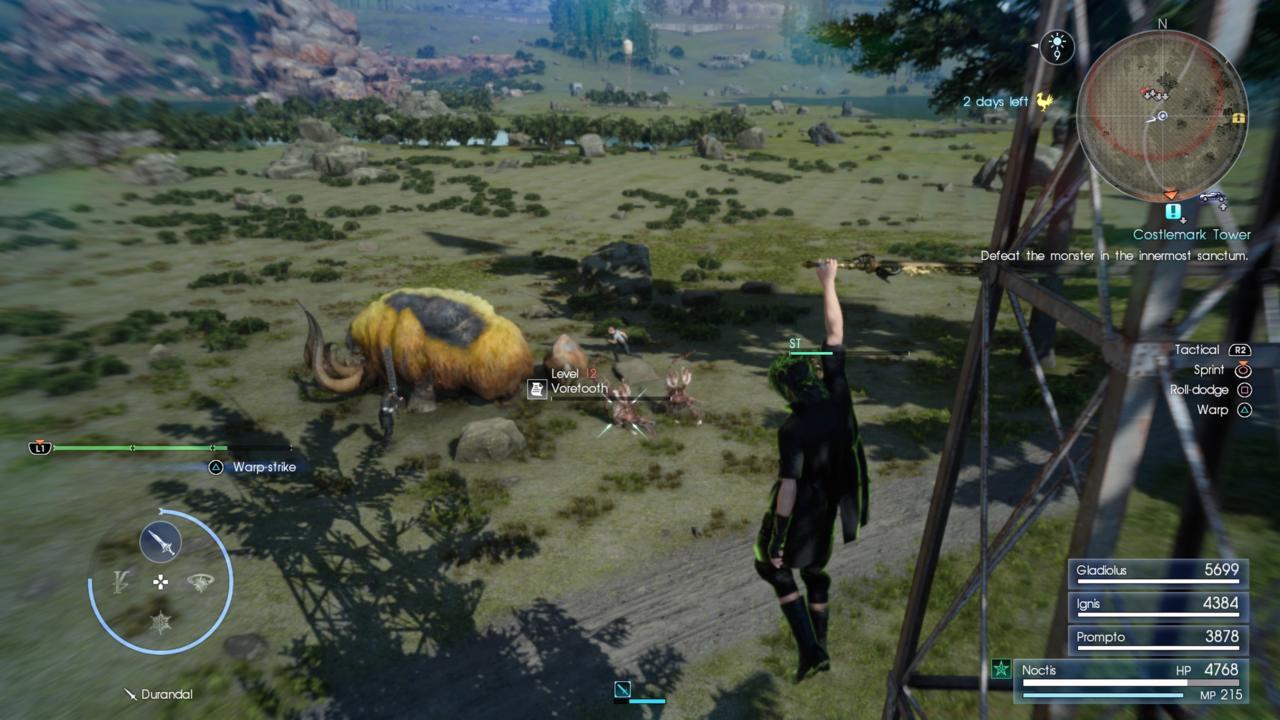Click the yellow outpost icon on the minimap
Image resolution: width=1280 pixels, height=720 pixels.
point(1239,118)
